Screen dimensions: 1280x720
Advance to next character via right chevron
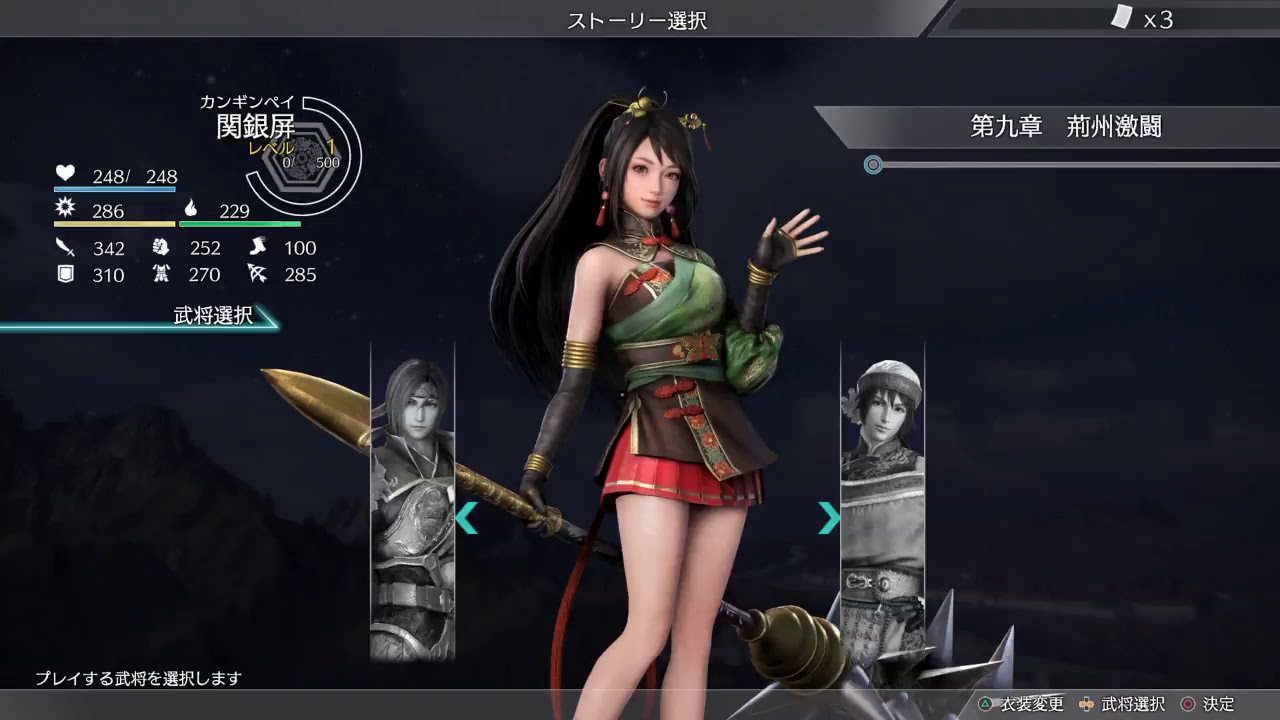(x=828, y=518)
